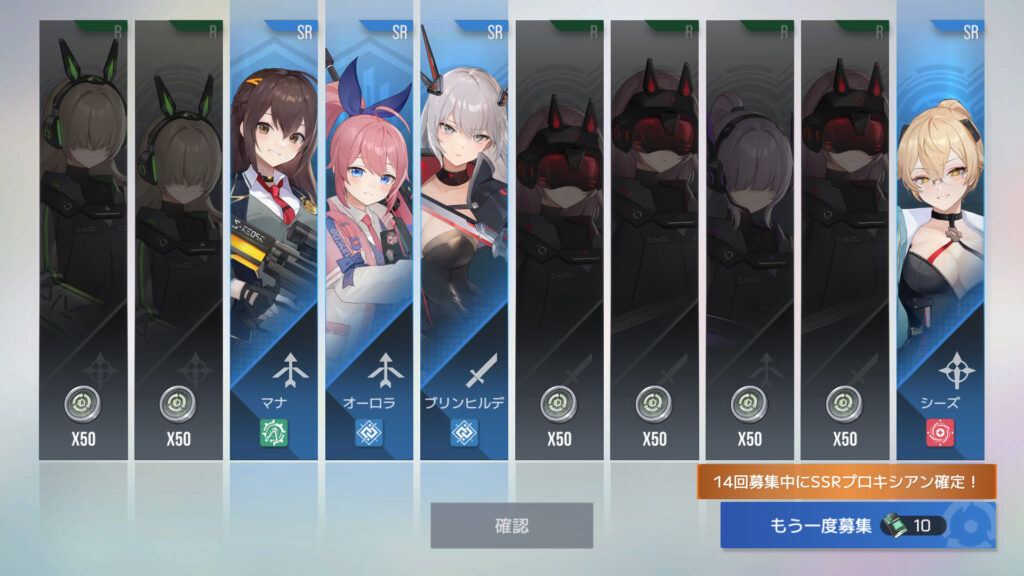Select the オーロラ SR character card
Image resolution: width=1024 pixels, height=576 pixels.
coord(369,240)
